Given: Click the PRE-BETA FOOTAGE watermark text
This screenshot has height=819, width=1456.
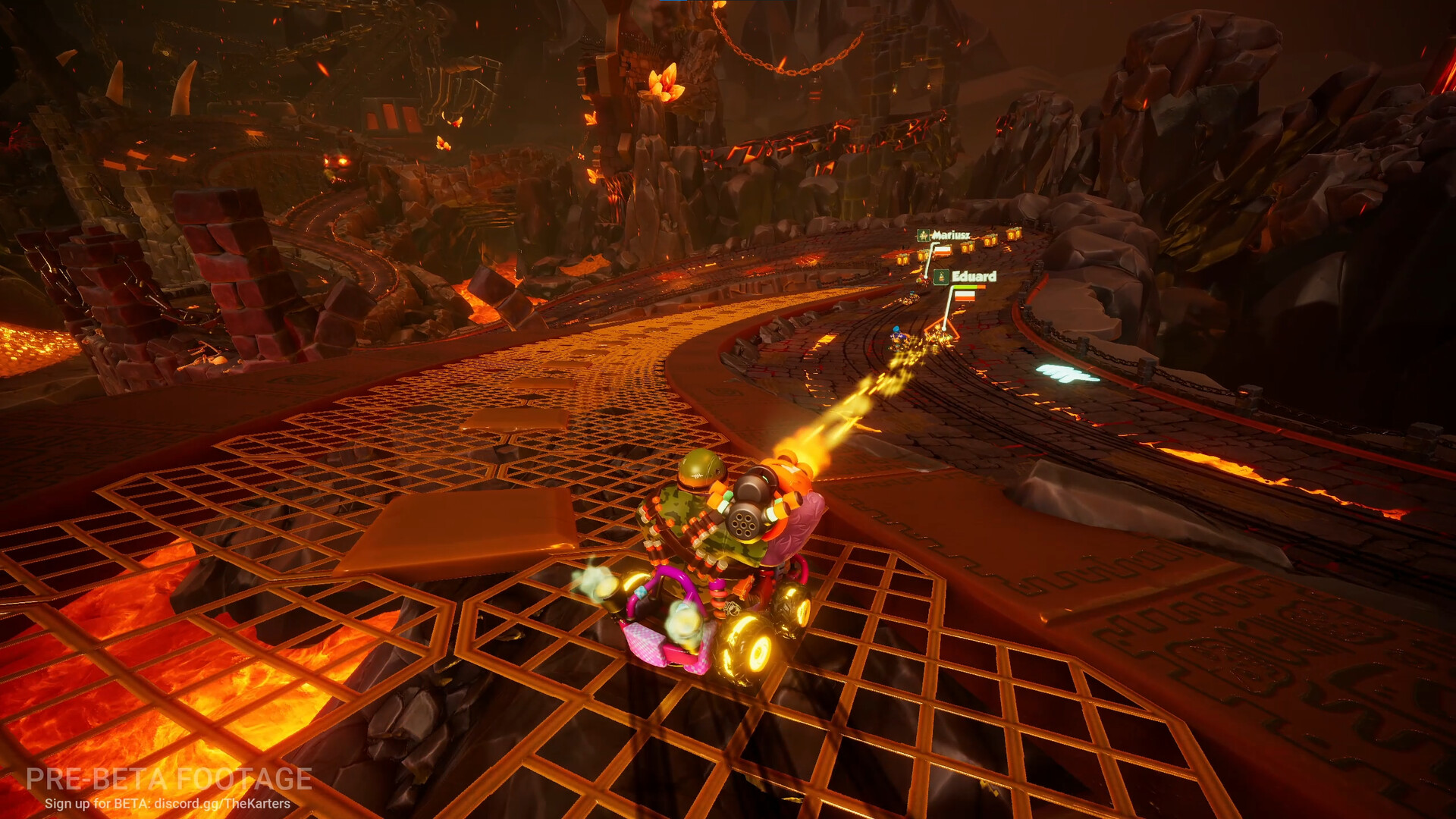Looking at the screenshot, I should pos(168,780).
